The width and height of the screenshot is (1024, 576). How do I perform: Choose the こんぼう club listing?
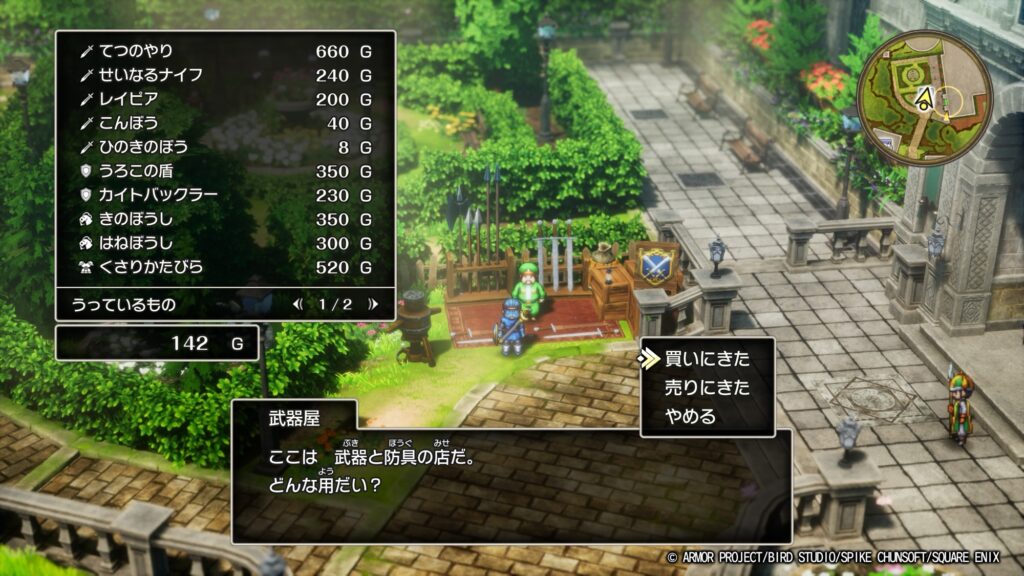click(226, 123)
